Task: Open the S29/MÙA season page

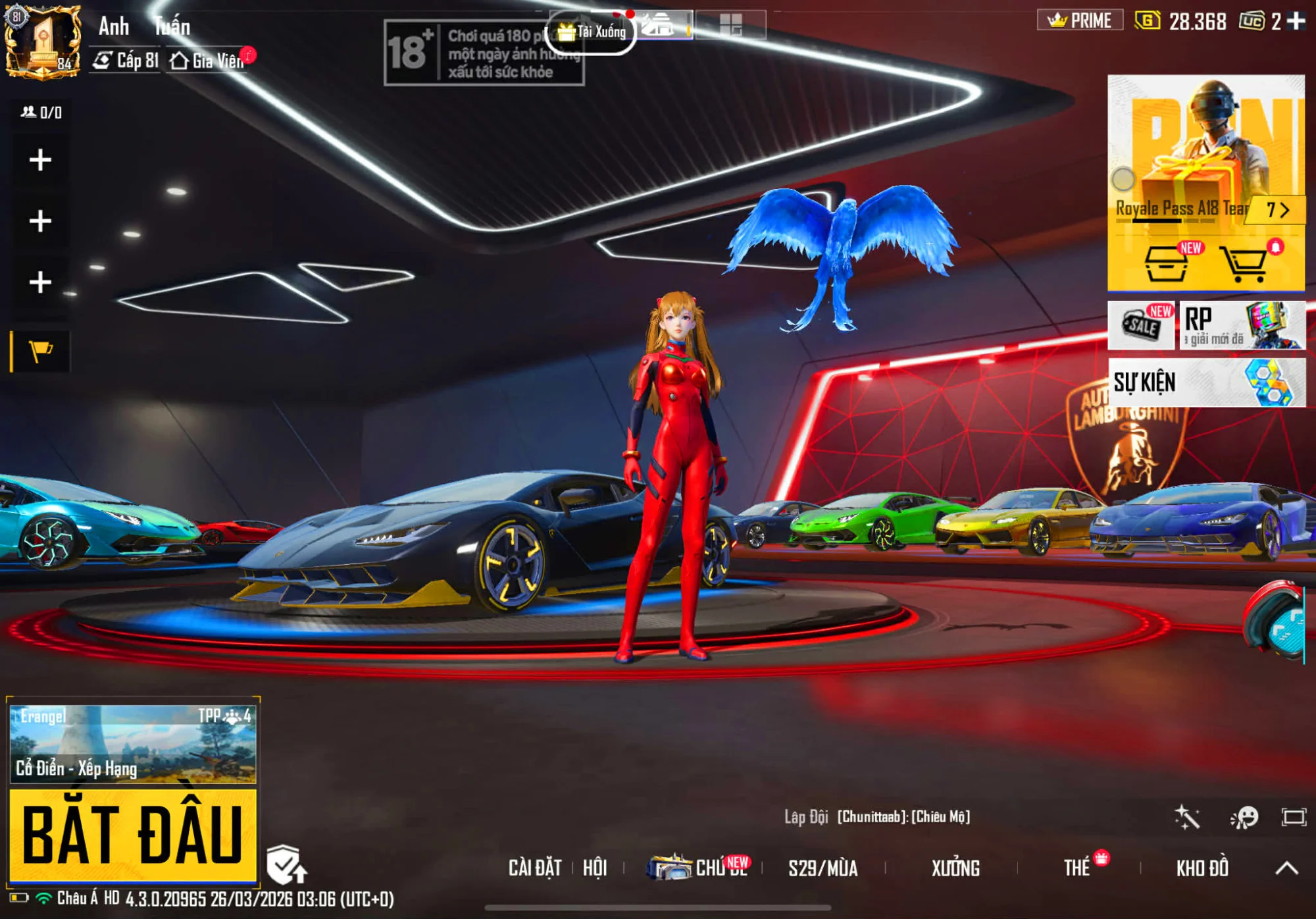Action: [822, 869]
